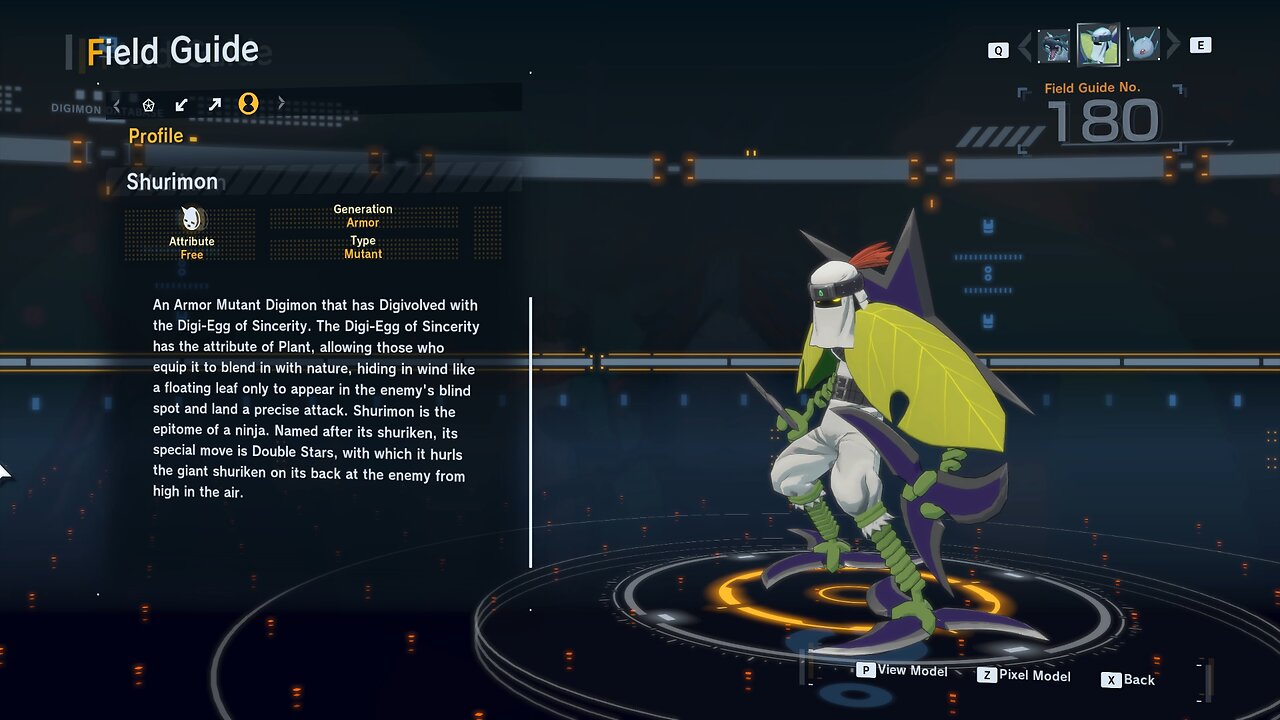Viewport: 1280px width, 720px height.
Task: Select the previous Digimon dragon thumbnail
Action: click(1054, 46)
